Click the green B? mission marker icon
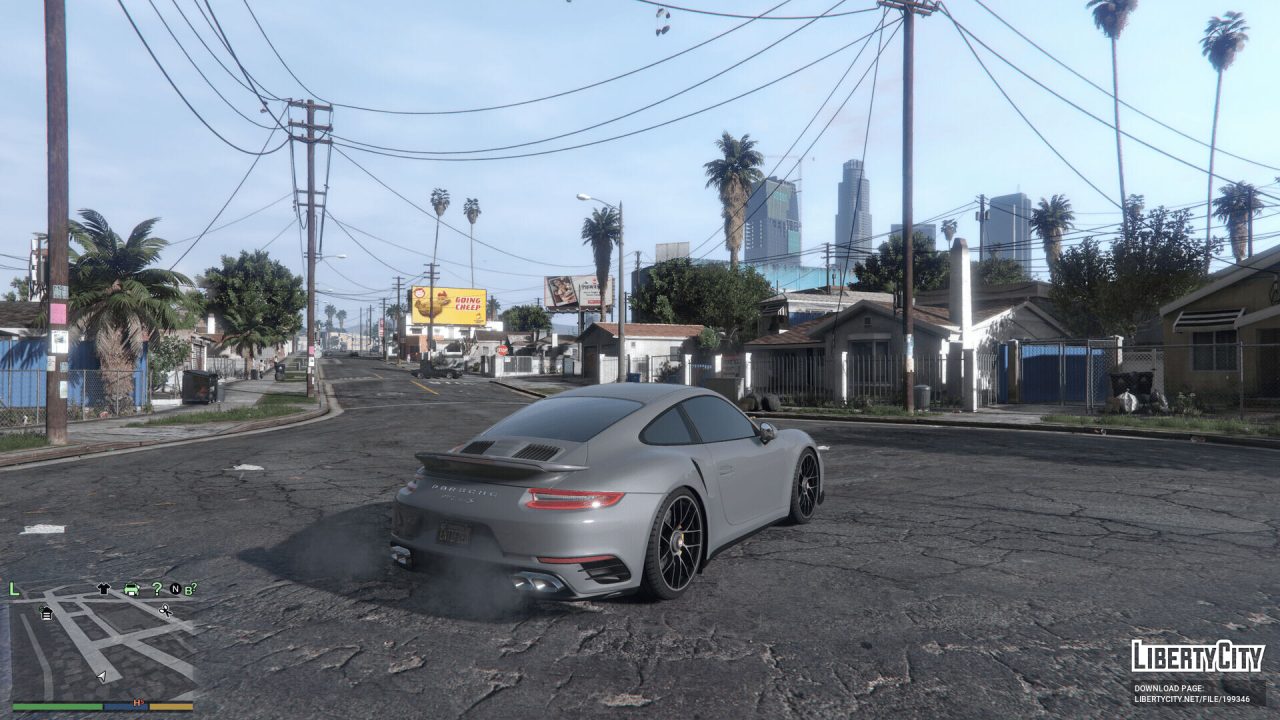Viewport: 1280px width, 720px height. click(x=190, y=589)
